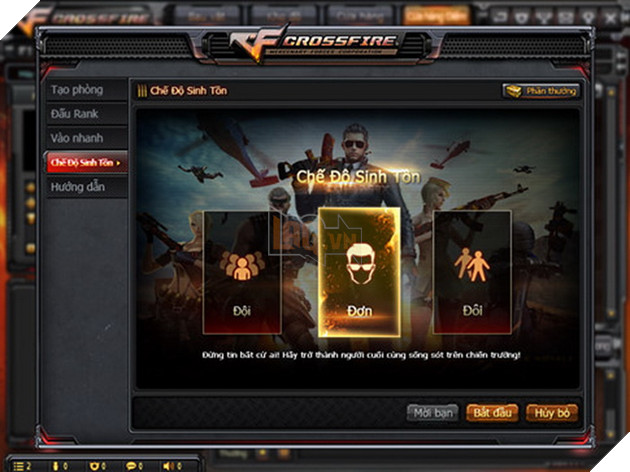
Task: Cancel with the Hủy bỏ button
Action: 551,412
